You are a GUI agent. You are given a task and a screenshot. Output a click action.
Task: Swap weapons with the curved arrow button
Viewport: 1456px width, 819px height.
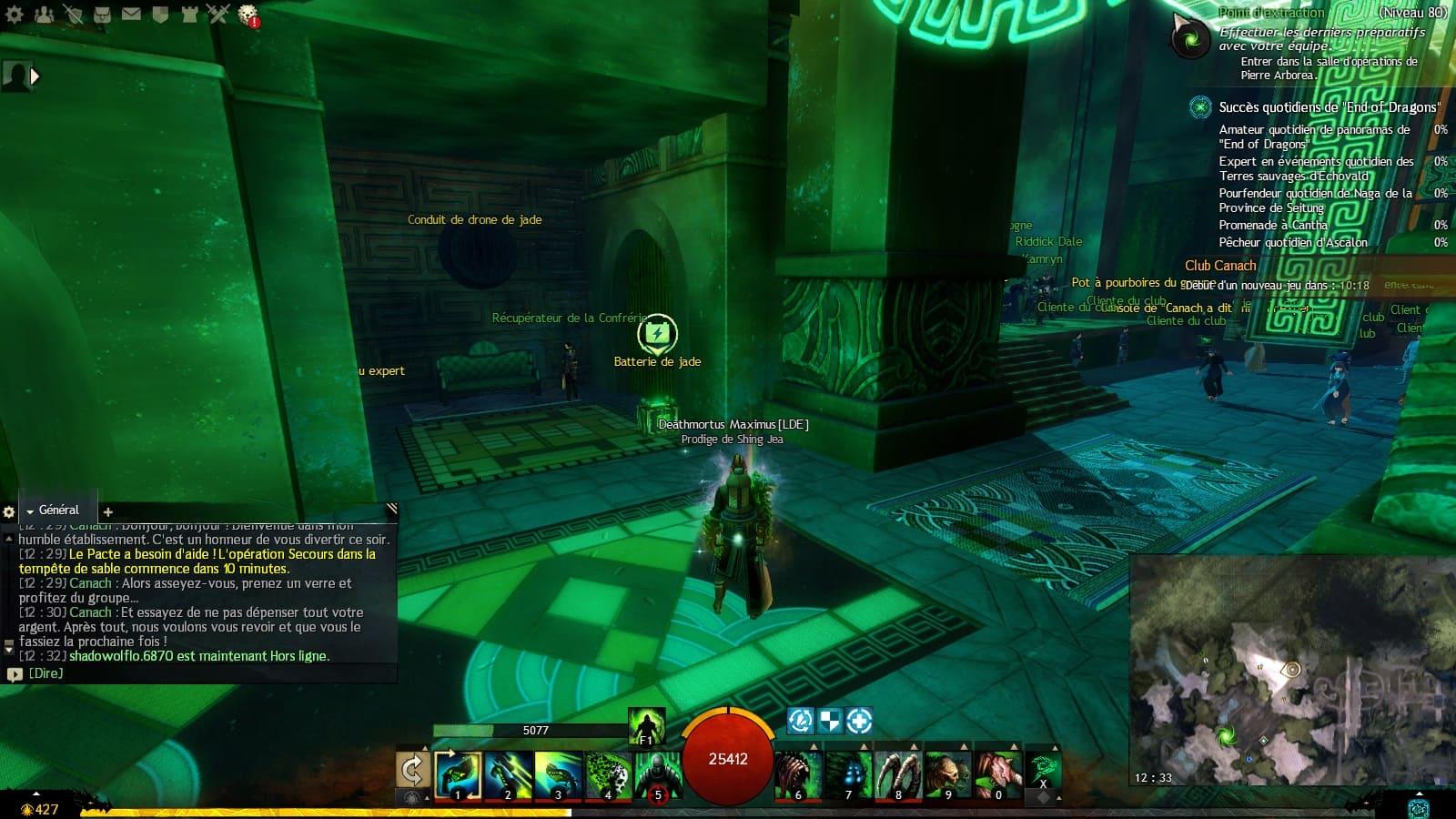(412, 771)
